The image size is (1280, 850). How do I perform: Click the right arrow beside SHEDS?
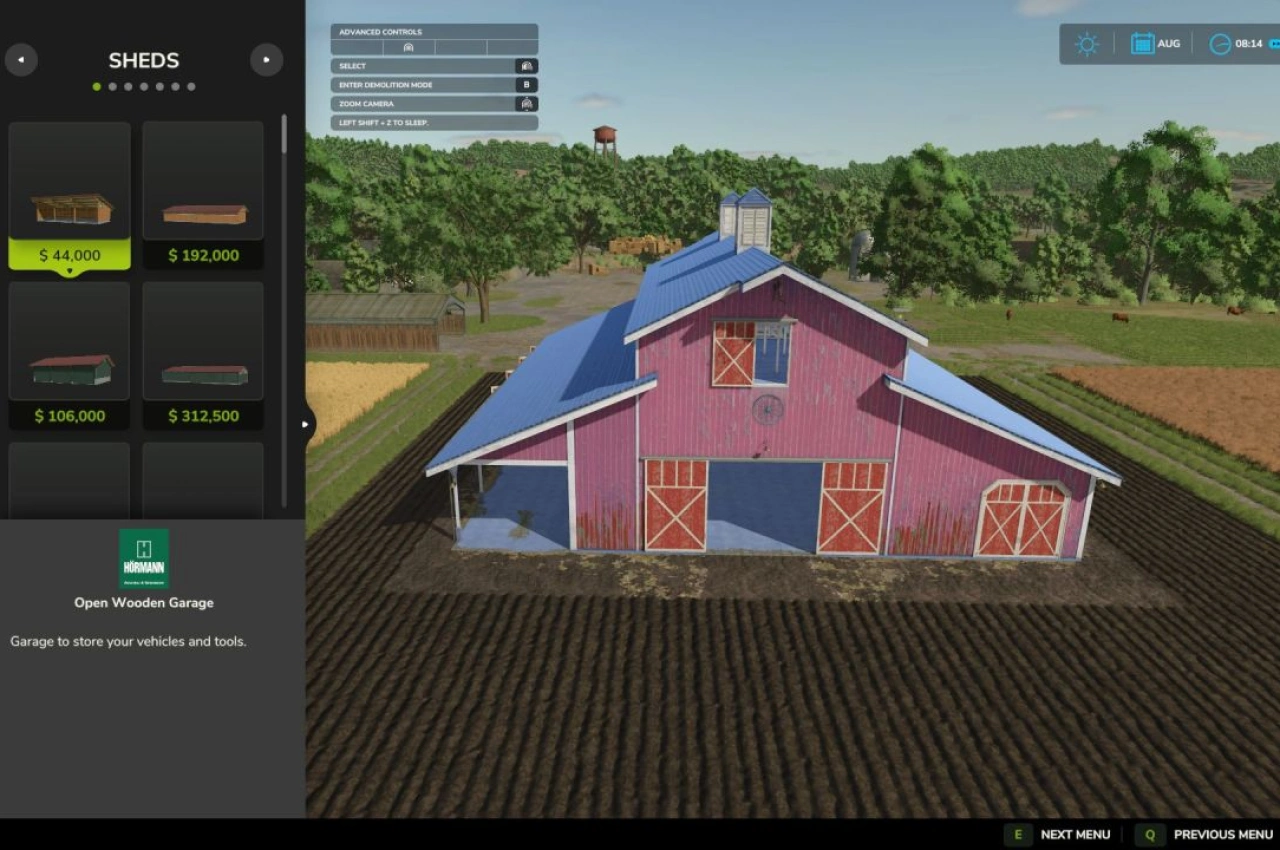(266, 60)
